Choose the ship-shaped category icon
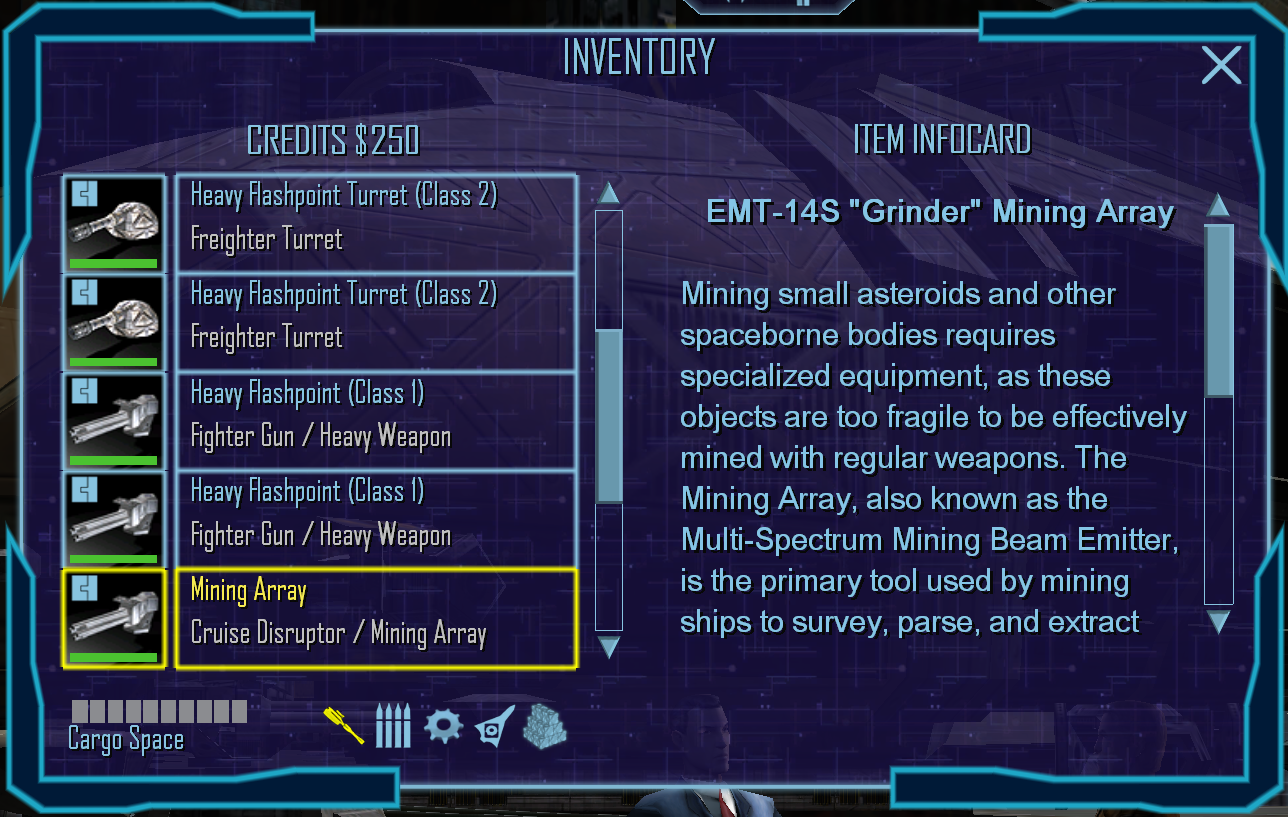 point(495,725)
